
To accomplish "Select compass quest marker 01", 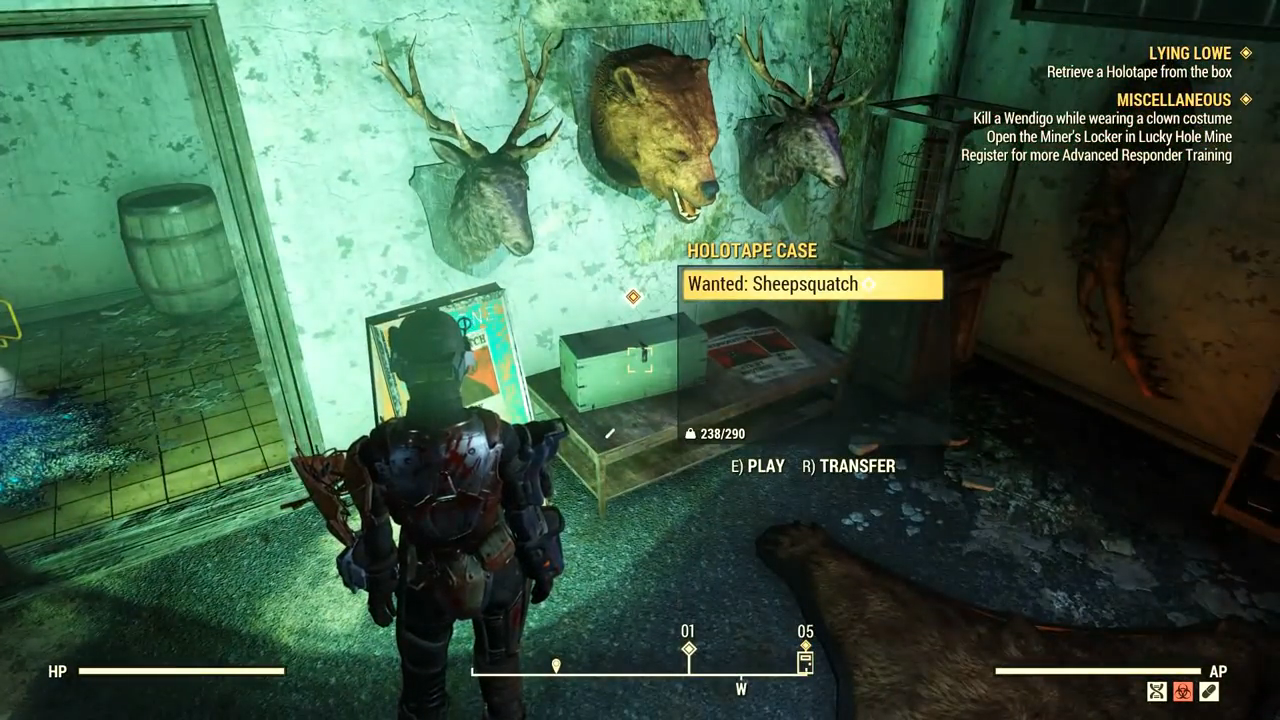I will pos(688,648).
